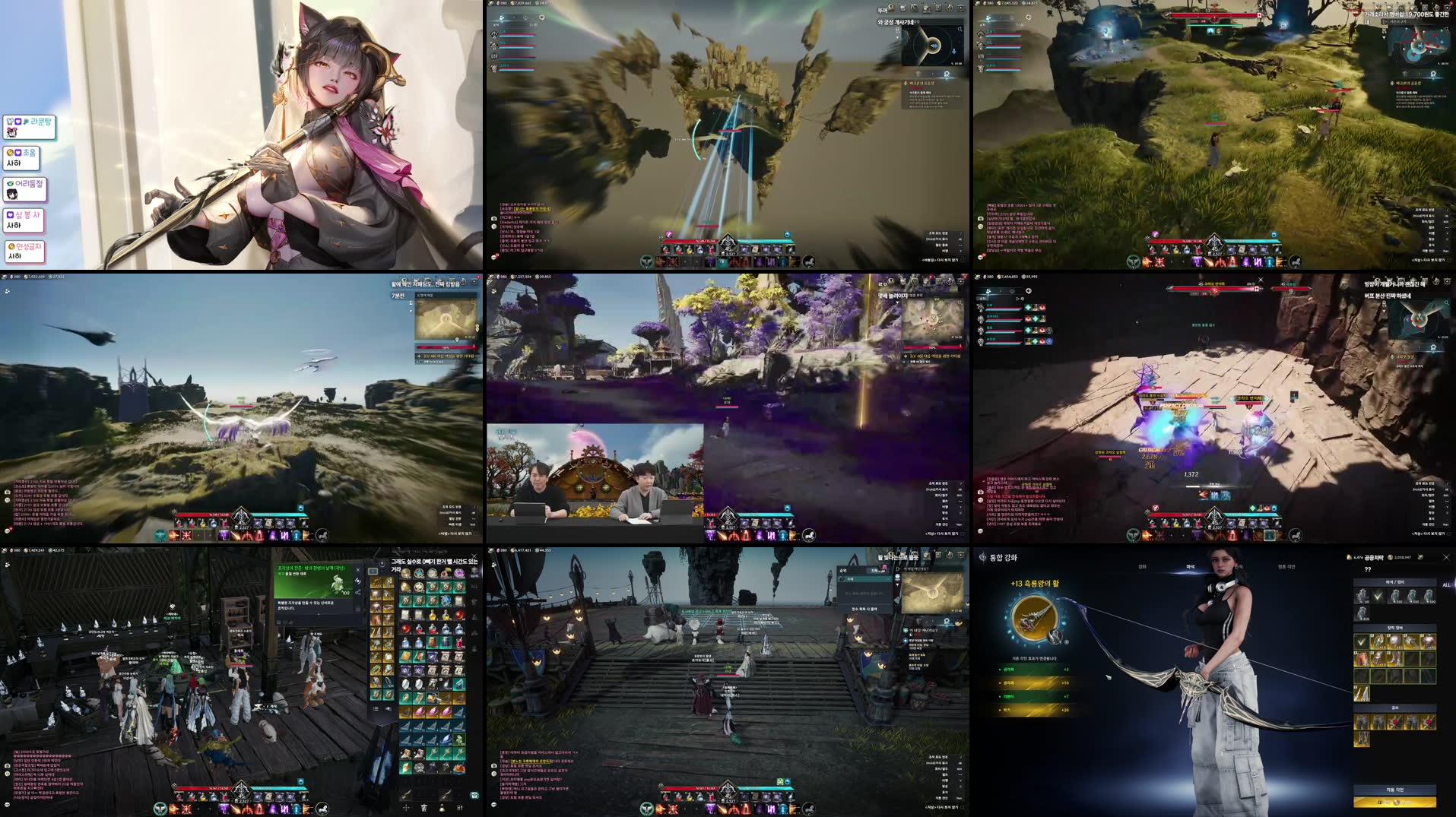The image size is (1456, 817).
Task: Open the 통합 강화 emblem icon in the panel header
Action: (x=982, y=557)
